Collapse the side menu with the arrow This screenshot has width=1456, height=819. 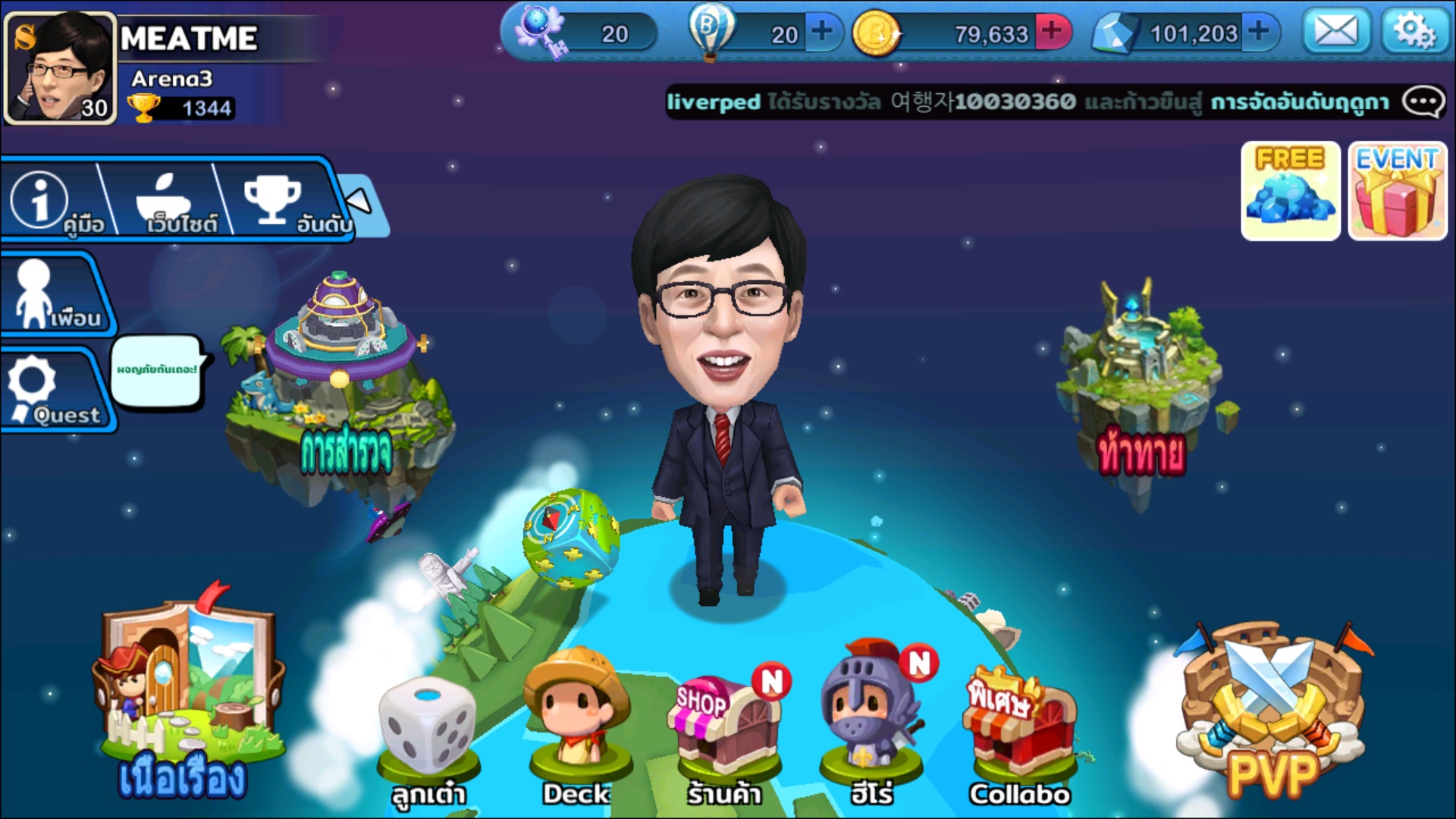359,201
